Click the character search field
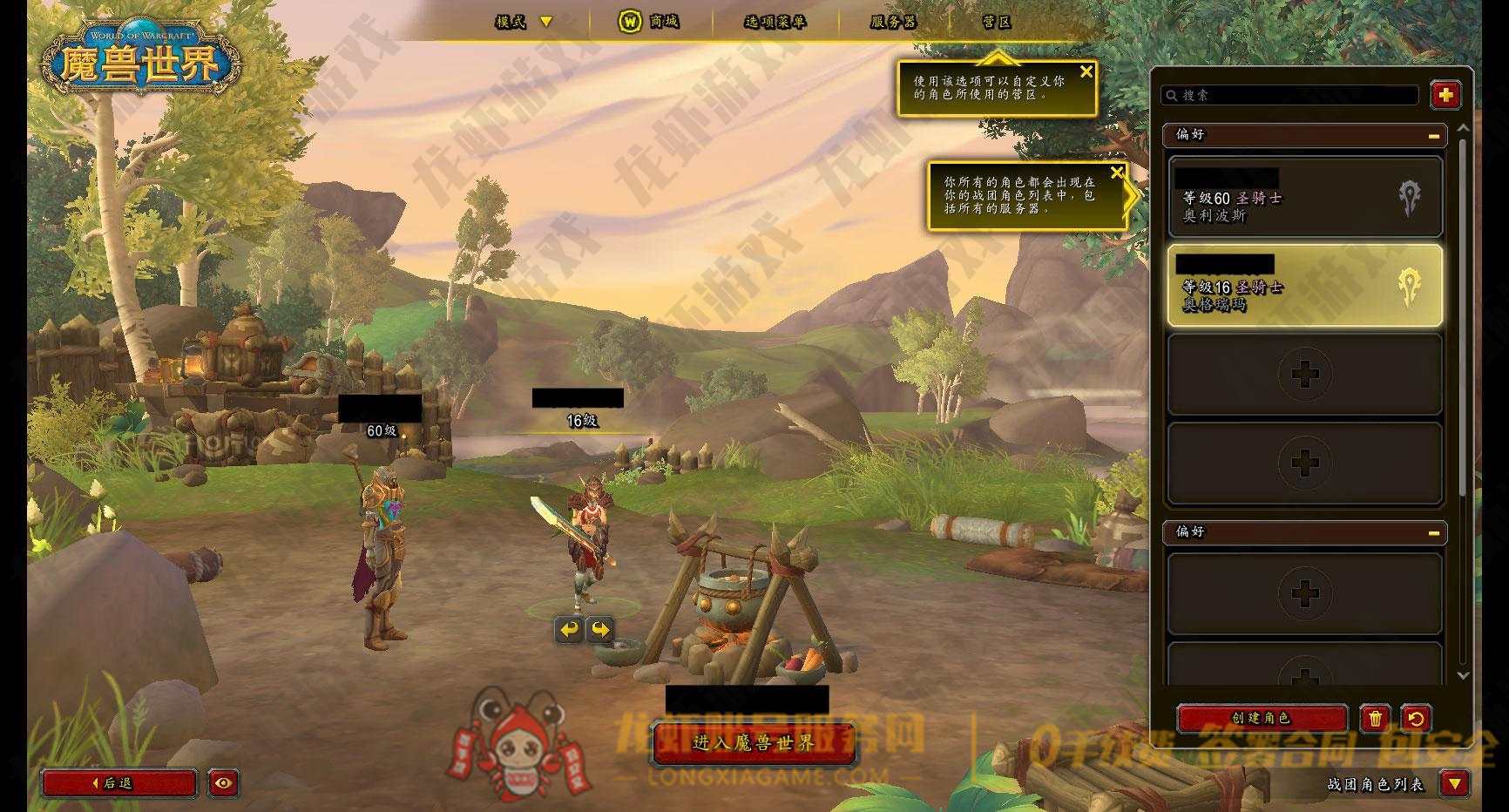This screenshot has width=1509, height=812. [1290, 95]
